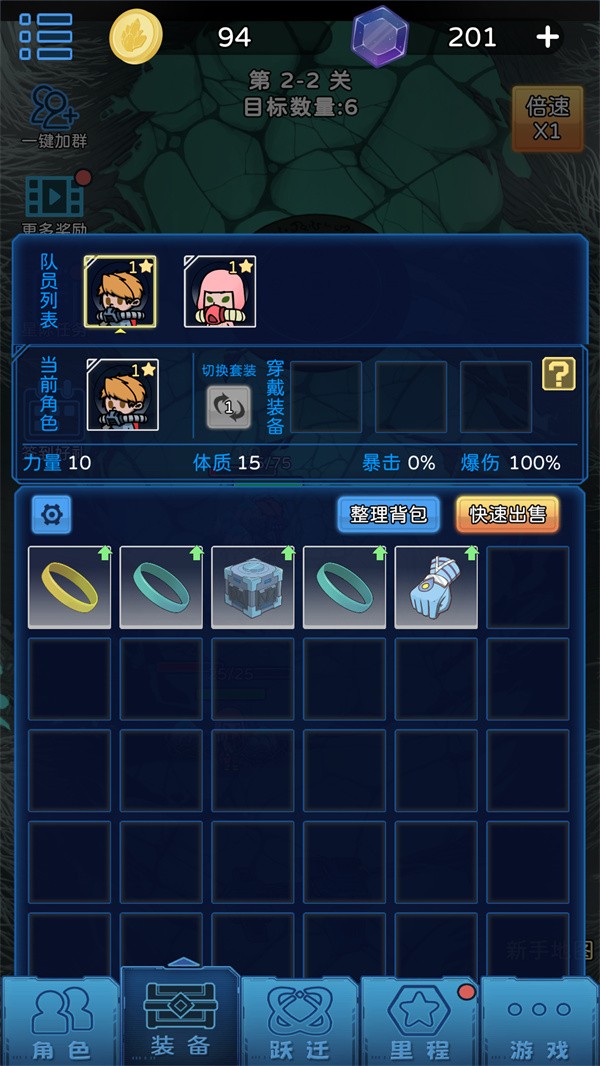
Task: Select the blue gauntlet glove item
Action: (436, 587)
